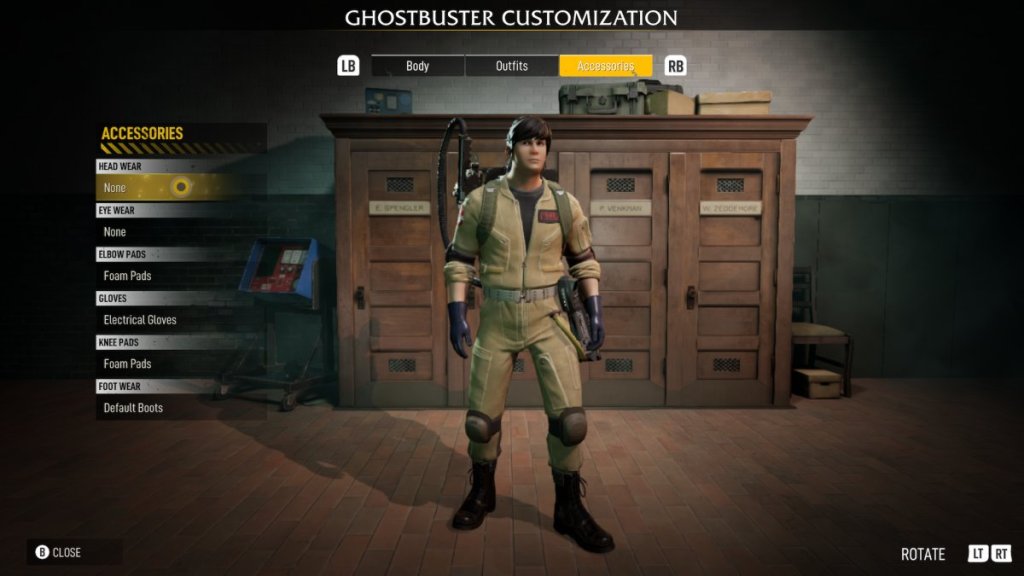Select the Accessories tab
The width and height of the screenshot is (1024, 576).
tap(605, 66)
